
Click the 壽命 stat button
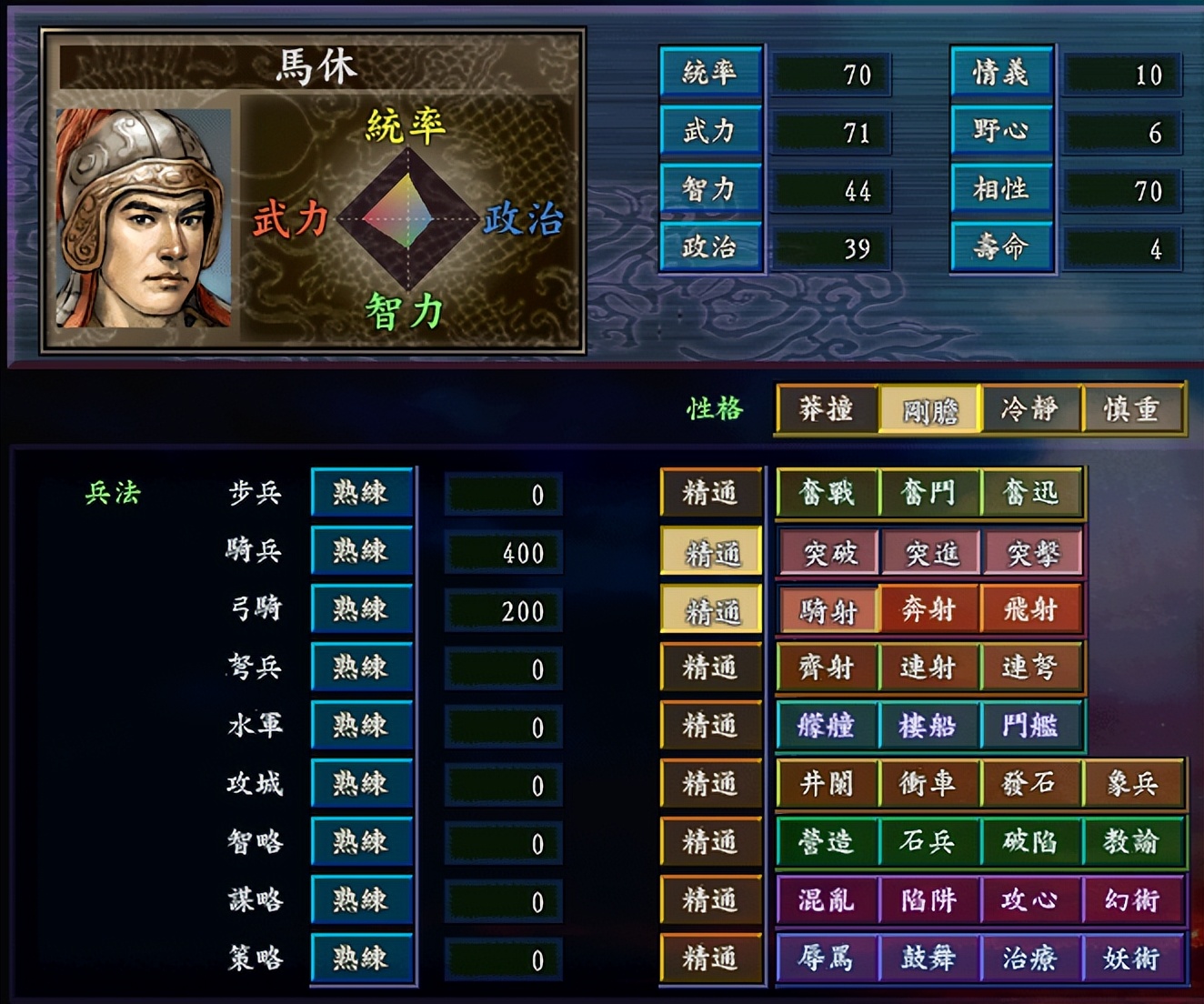[x=1000, y=247]
